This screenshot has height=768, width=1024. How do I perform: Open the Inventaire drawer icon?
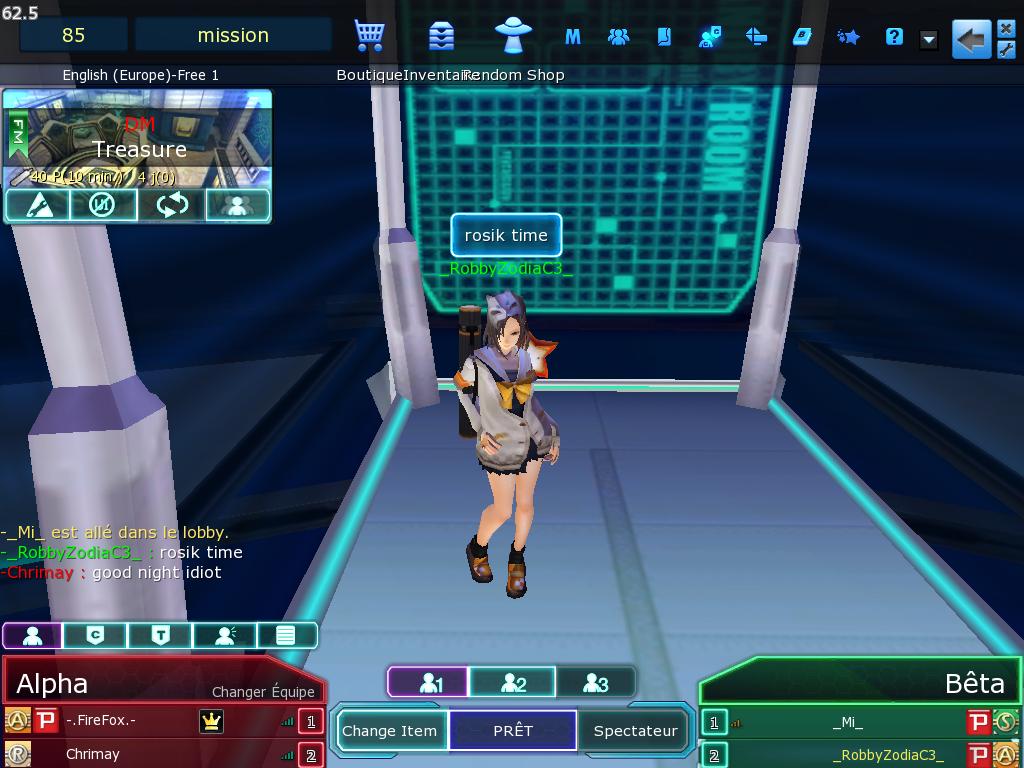441,36
